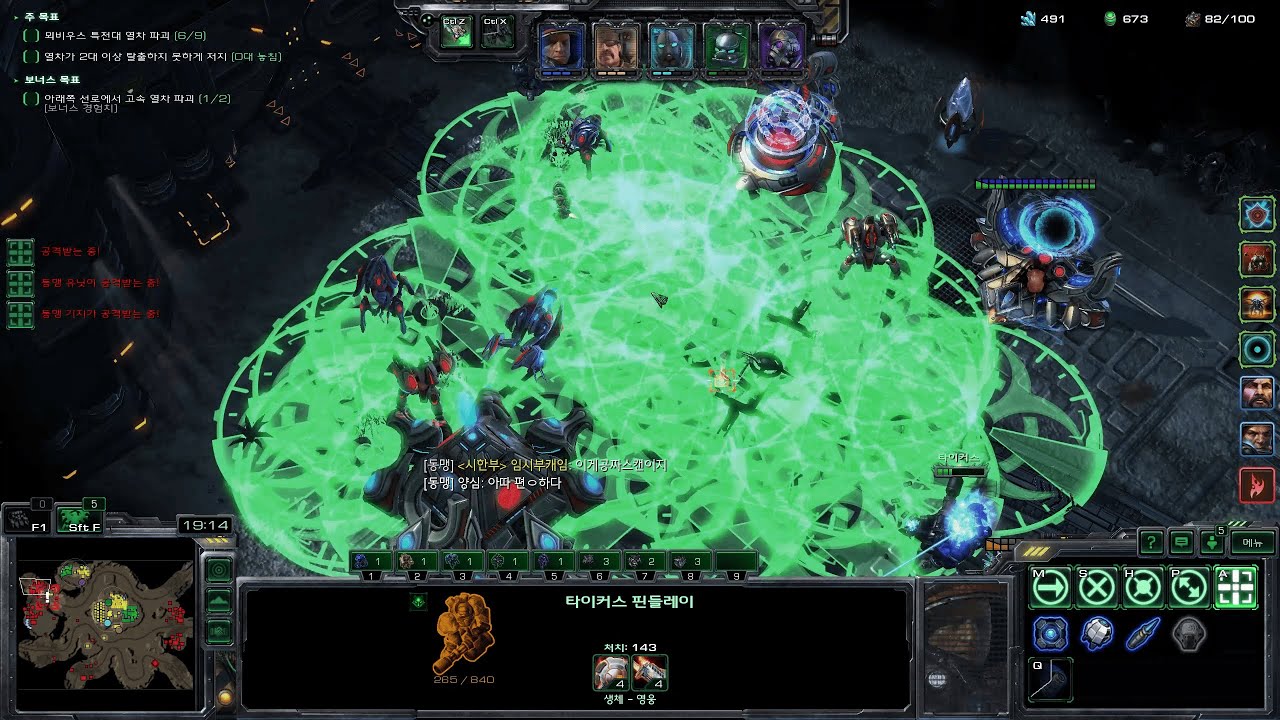Use the Q grenade ability

[x=1050, y=680]
